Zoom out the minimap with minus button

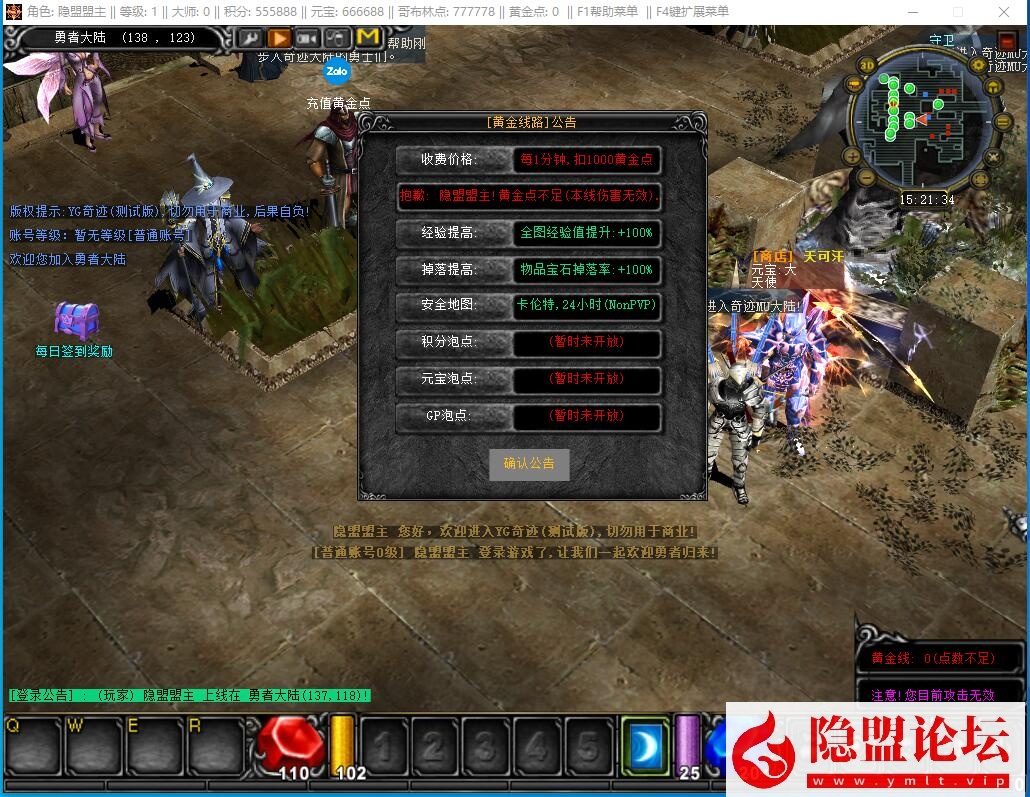[867, 179]
